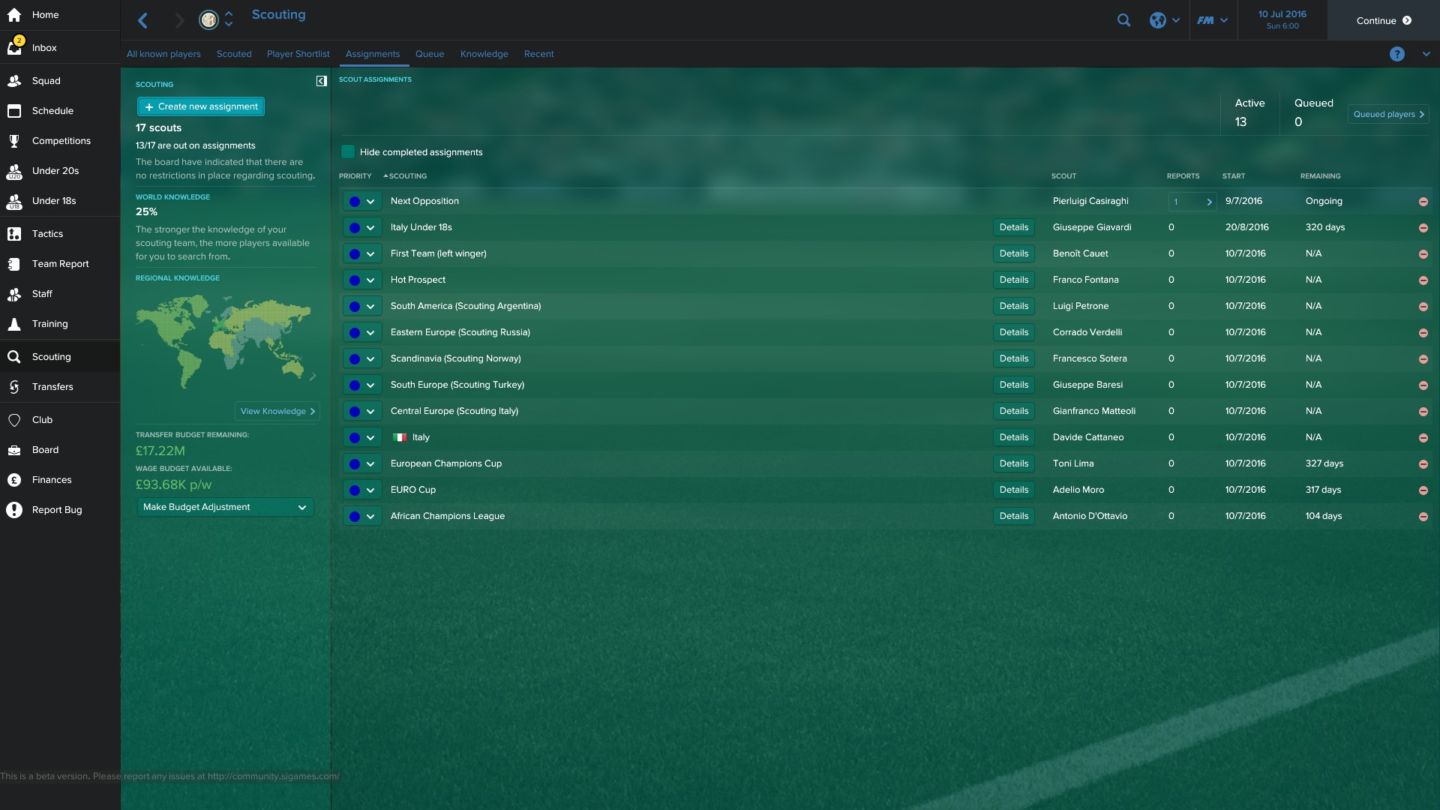
Task: Click the search magnifier in the top bar
Action: (x=1123, y=19)
